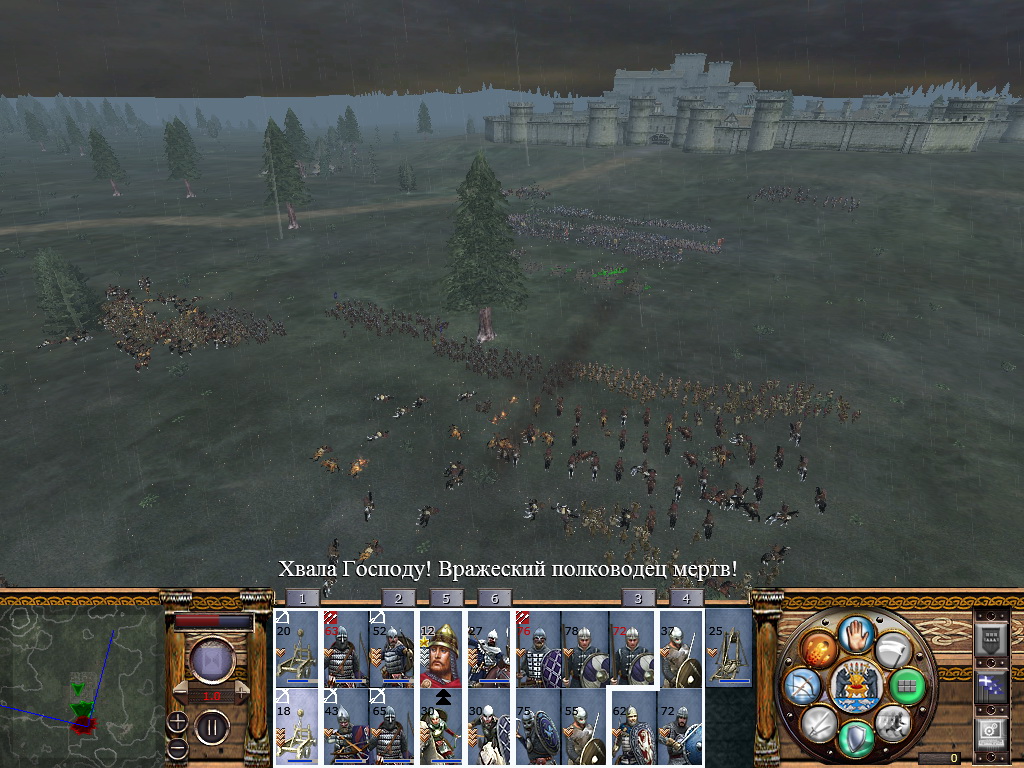Screen dimensions: 1024x768
Task: Select the archer unit card with 52 men
Action: [393, 648]
